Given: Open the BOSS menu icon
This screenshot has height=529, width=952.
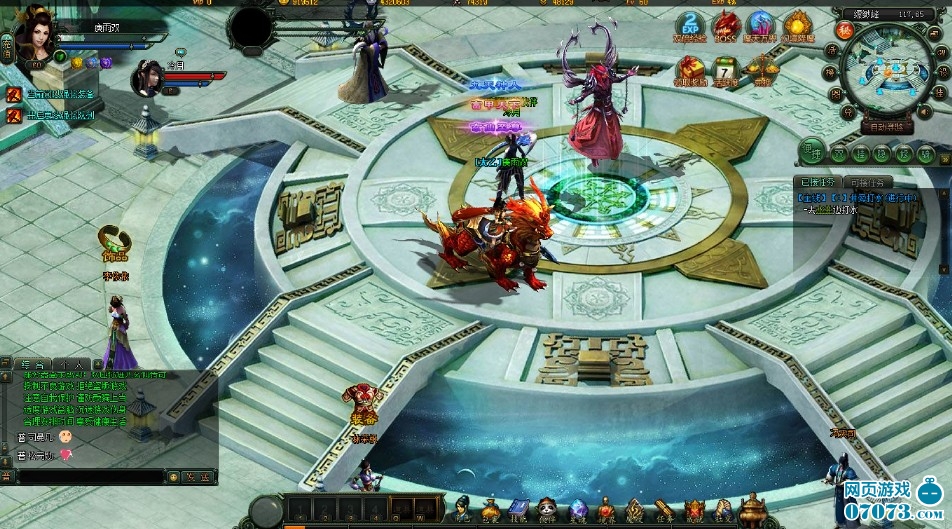Looking at the screenshot, I should [x=726, y=27].
